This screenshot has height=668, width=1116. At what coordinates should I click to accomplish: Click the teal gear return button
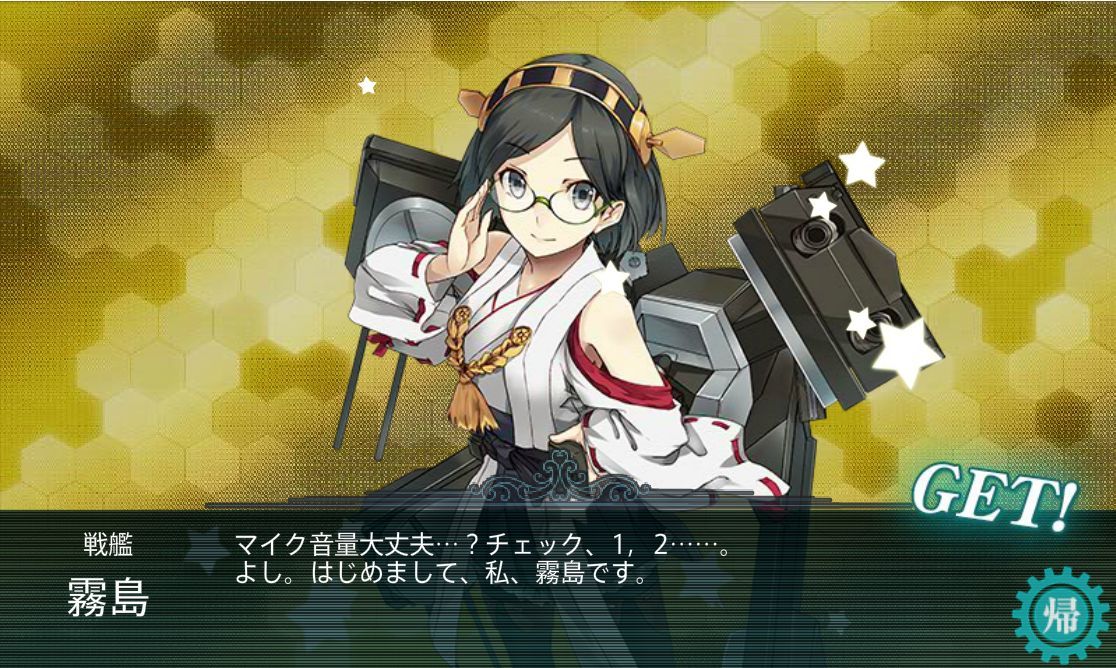click(x=1059, y=612)
